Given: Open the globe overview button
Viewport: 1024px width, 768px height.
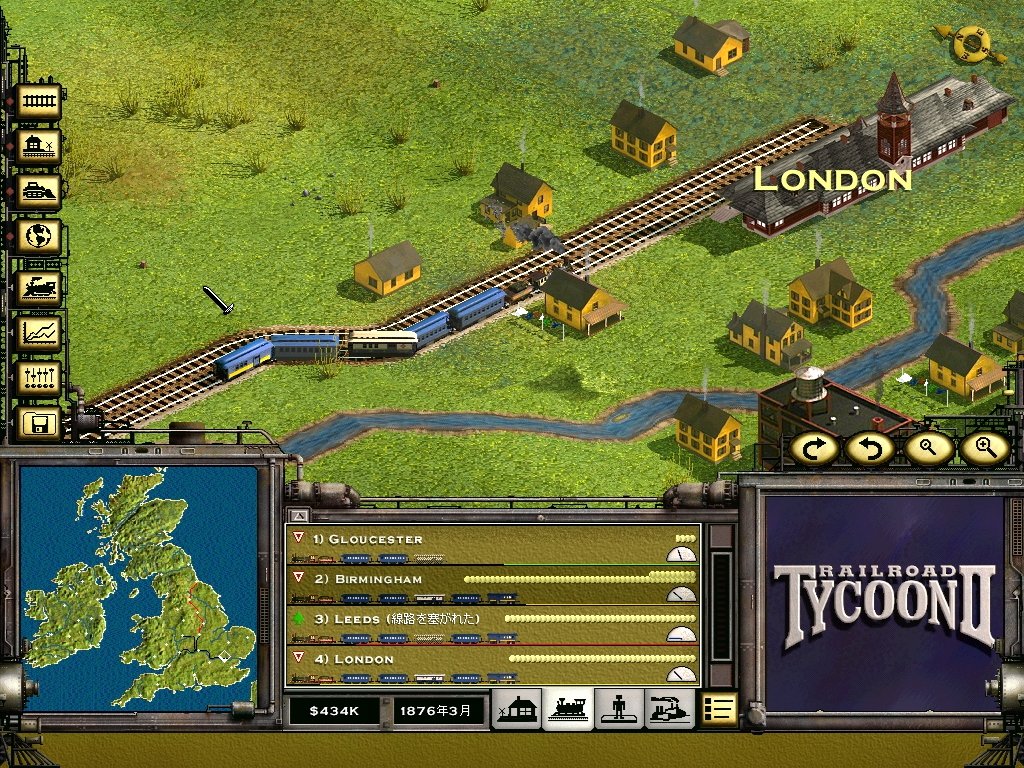Looking at the screenshot, I should 38,237.
